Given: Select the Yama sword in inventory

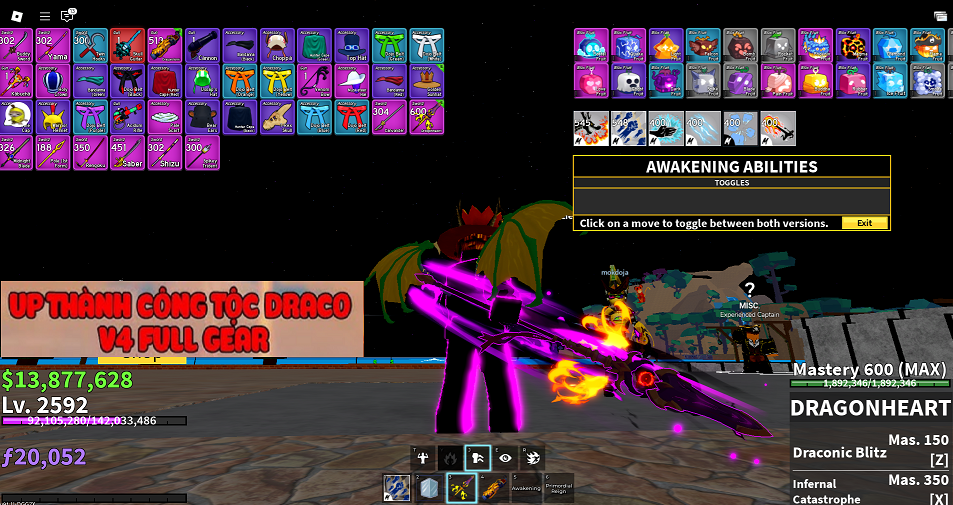Looking at the screenshot, I should click(53, 45).
